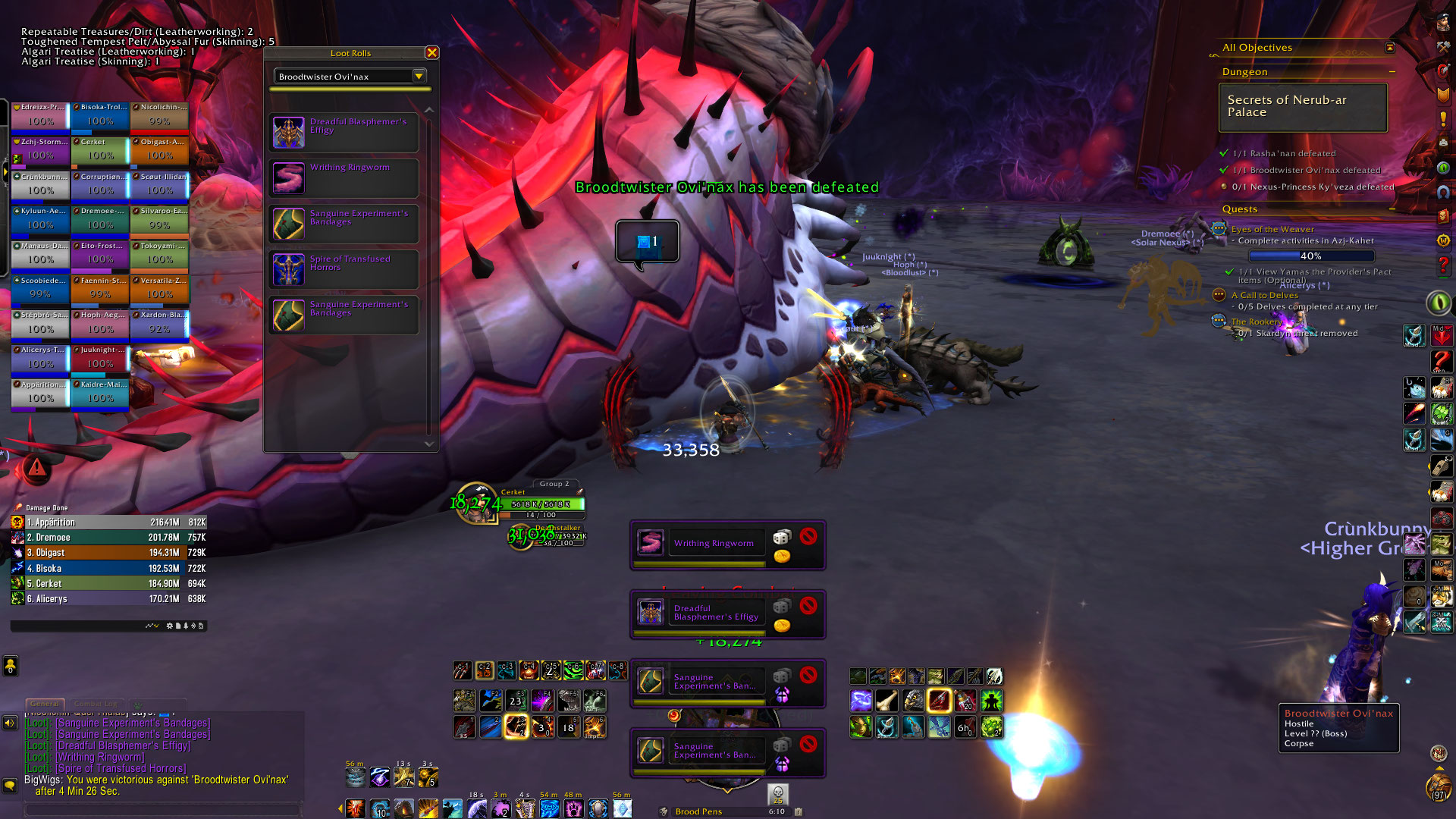Roll Greed on Dreadful Blasphemer's Effigy popup
The height and width of the screenshot is (819, 1456).
point(782,626)
